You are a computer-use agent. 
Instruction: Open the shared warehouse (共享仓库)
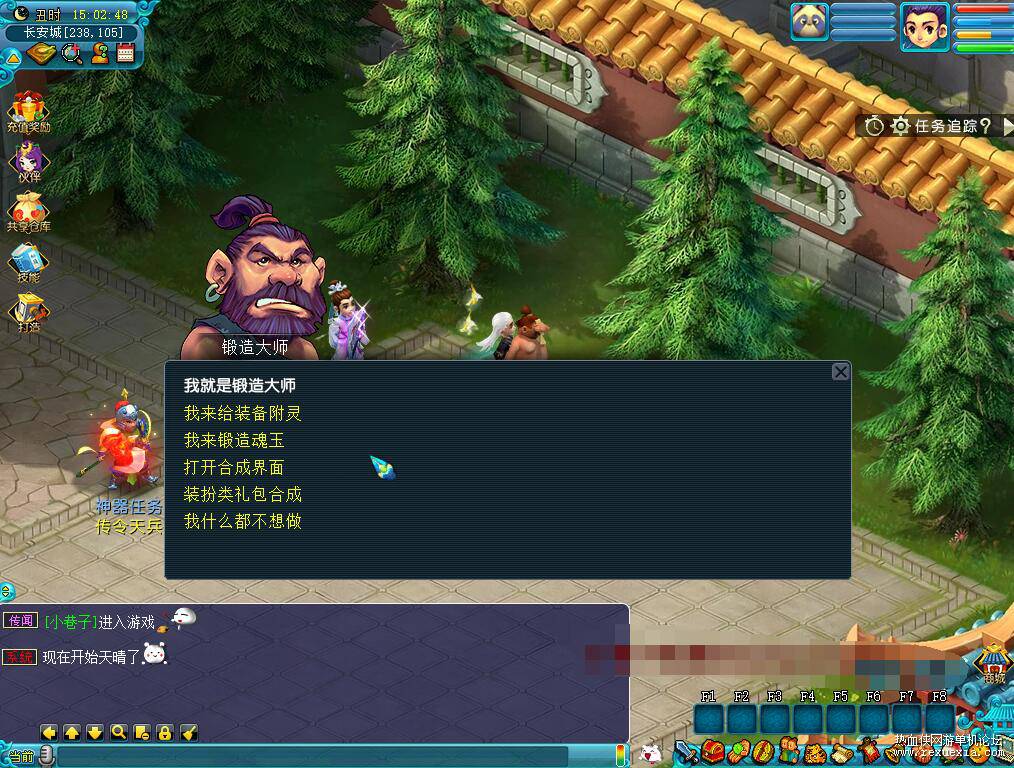pyautogui.click(x=28, y=212)
